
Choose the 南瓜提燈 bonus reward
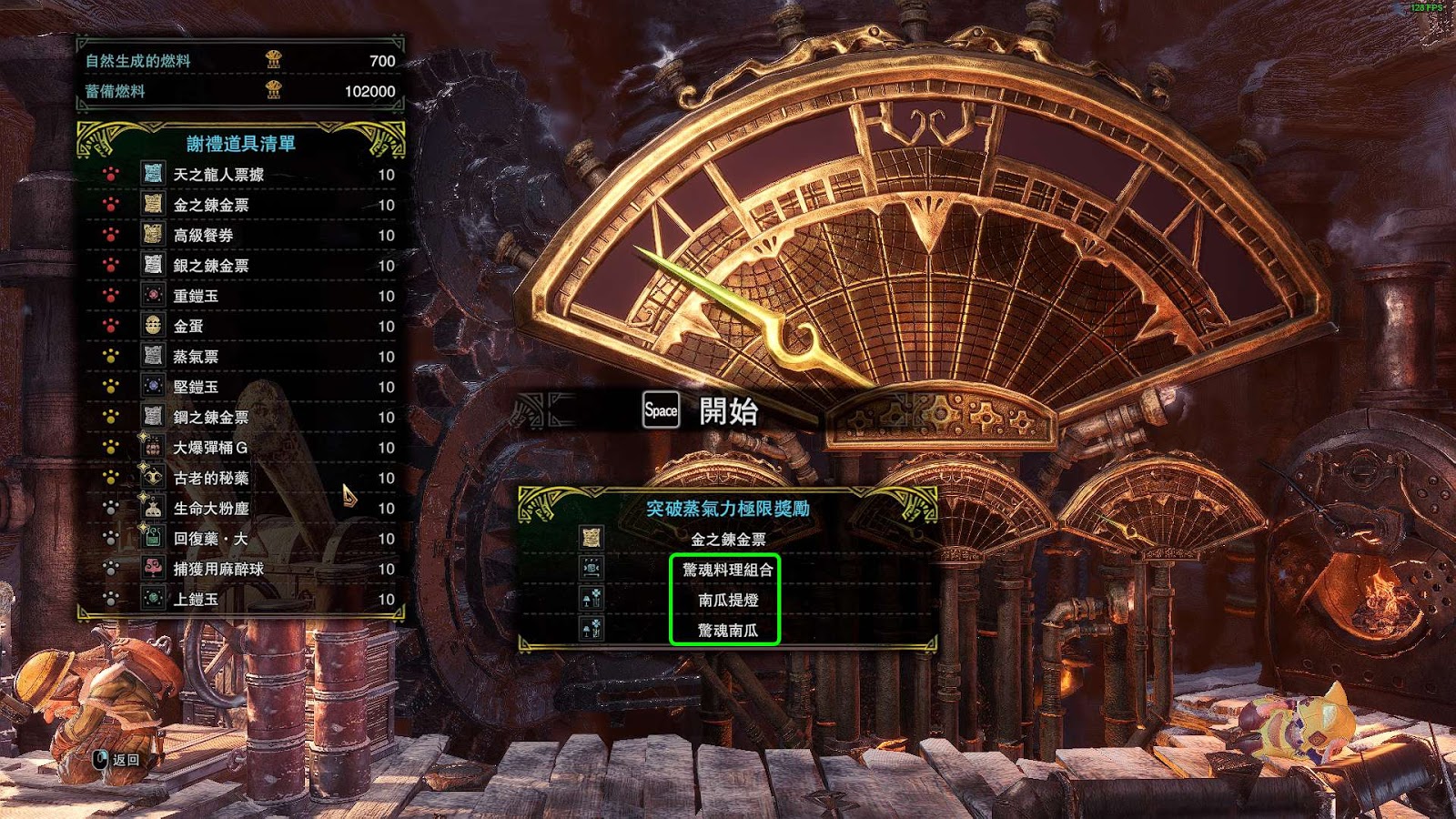[727, 600]
